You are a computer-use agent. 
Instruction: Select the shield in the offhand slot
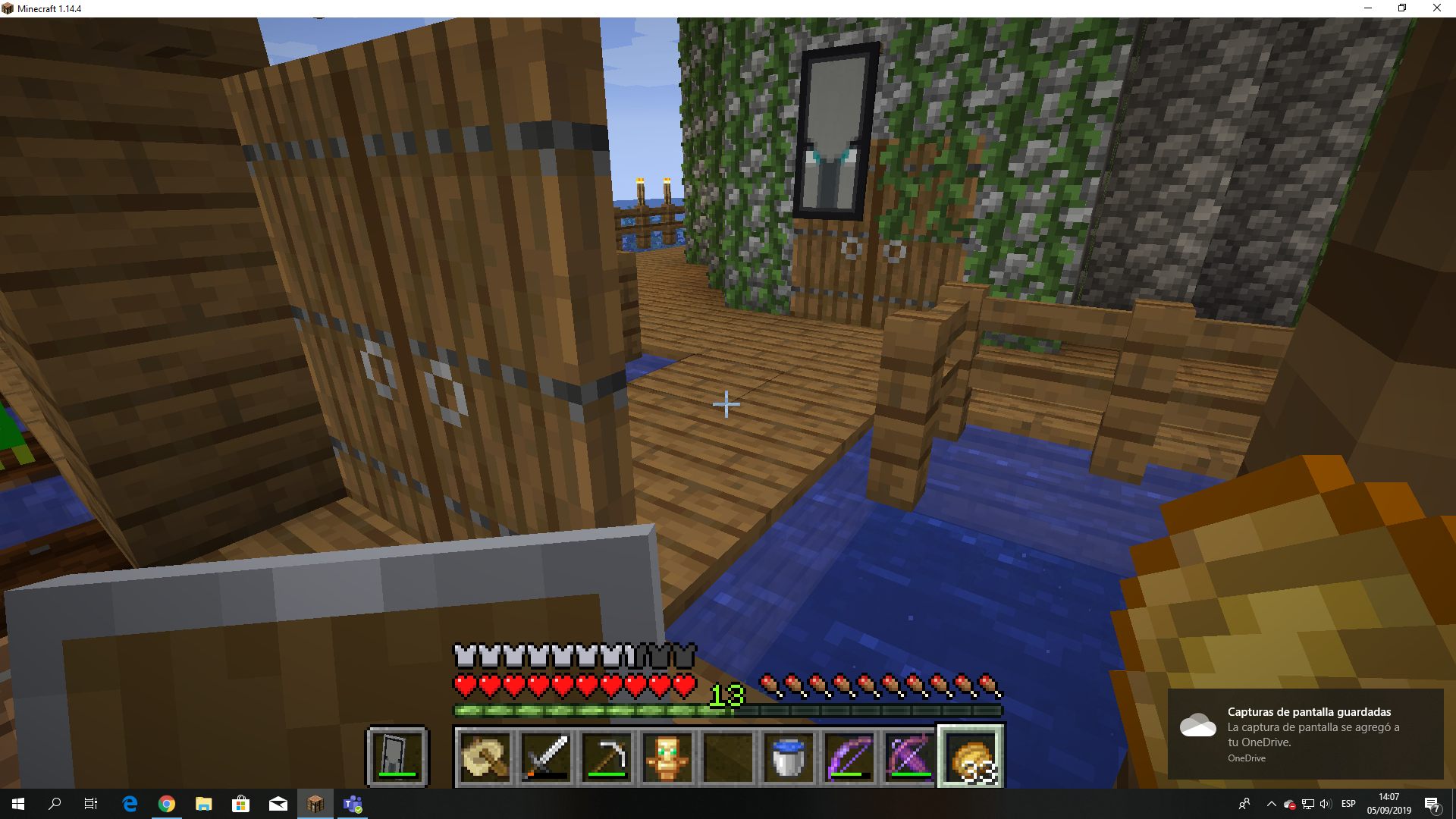[397, 756]
